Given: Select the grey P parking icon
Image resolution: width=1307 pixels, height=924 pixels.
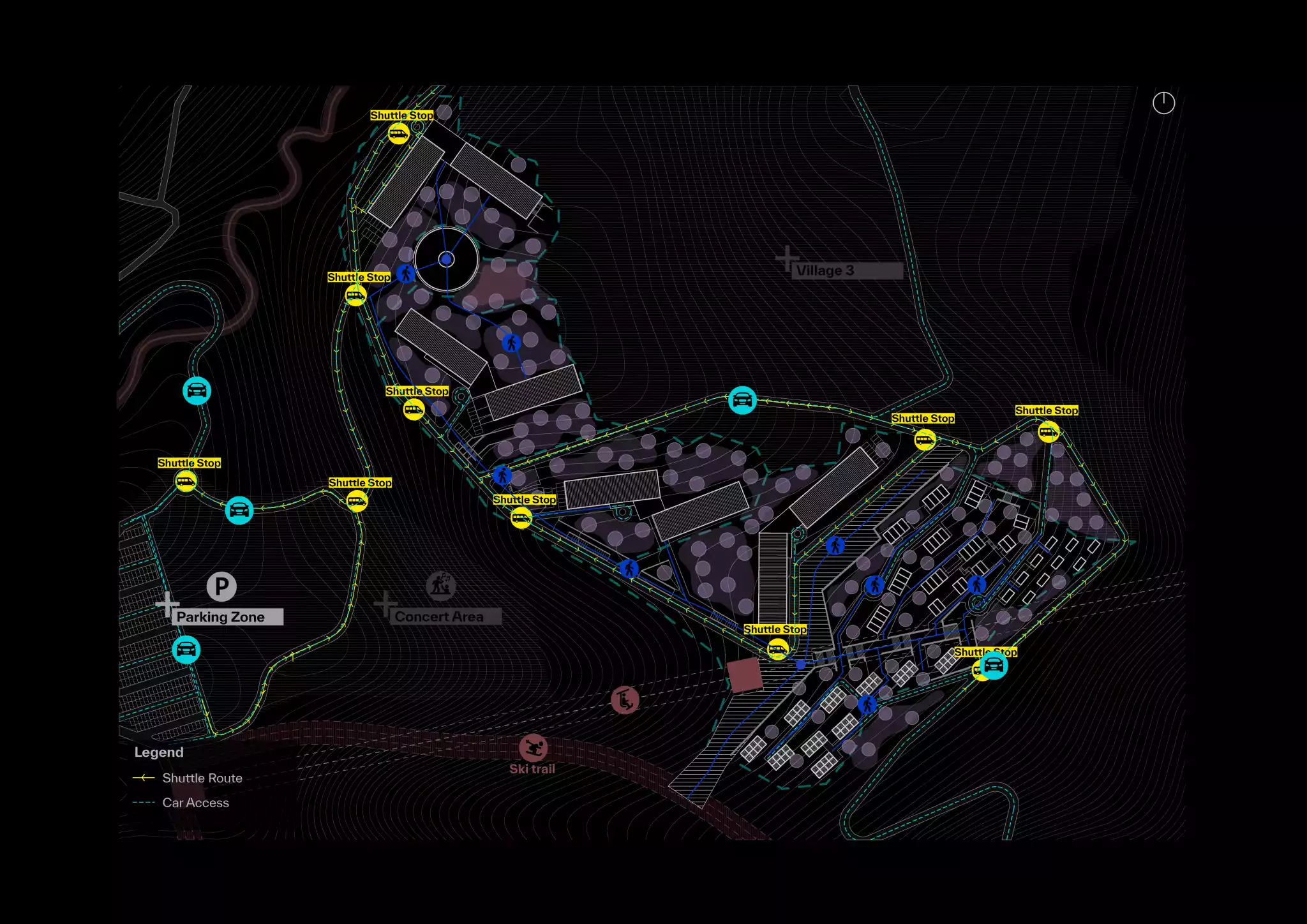Looking at the screenshot, I should pyautogui.click(x=221, y=586).
